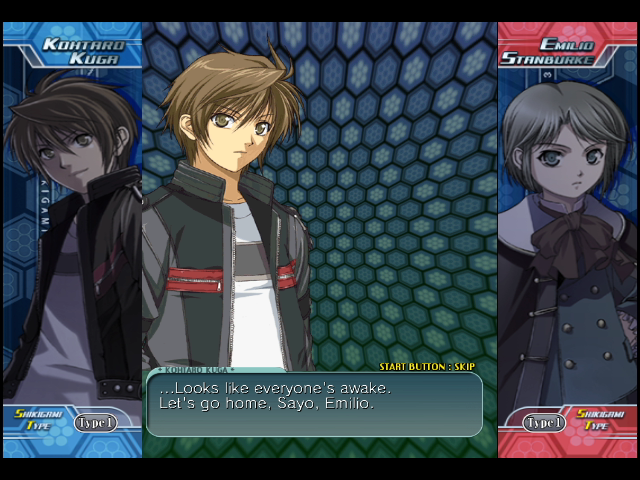Screen dimensions: 640x480
Task: Advance the dialogue text box
Action: coord(314,404)
